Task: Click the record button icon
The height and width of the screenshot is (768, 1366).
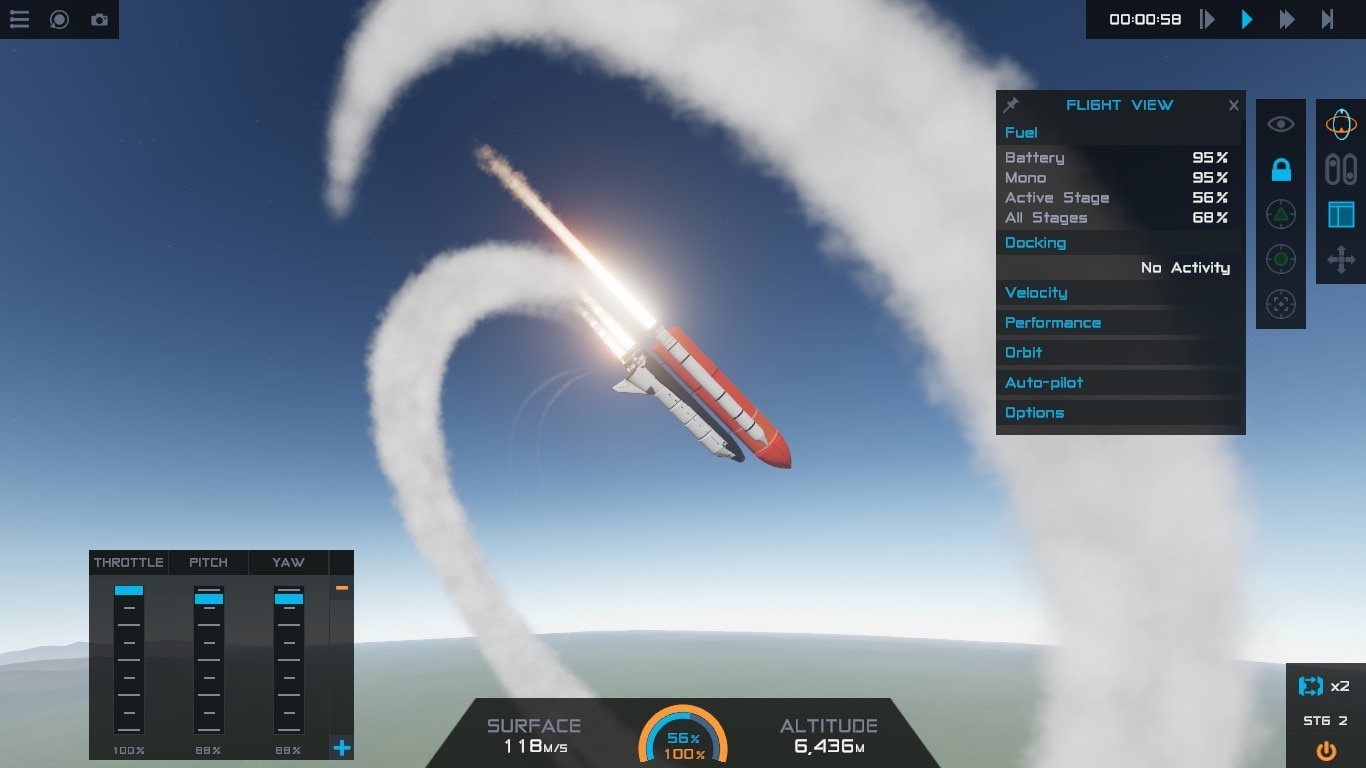Action: pyautogui.click(x=59, y=19)
